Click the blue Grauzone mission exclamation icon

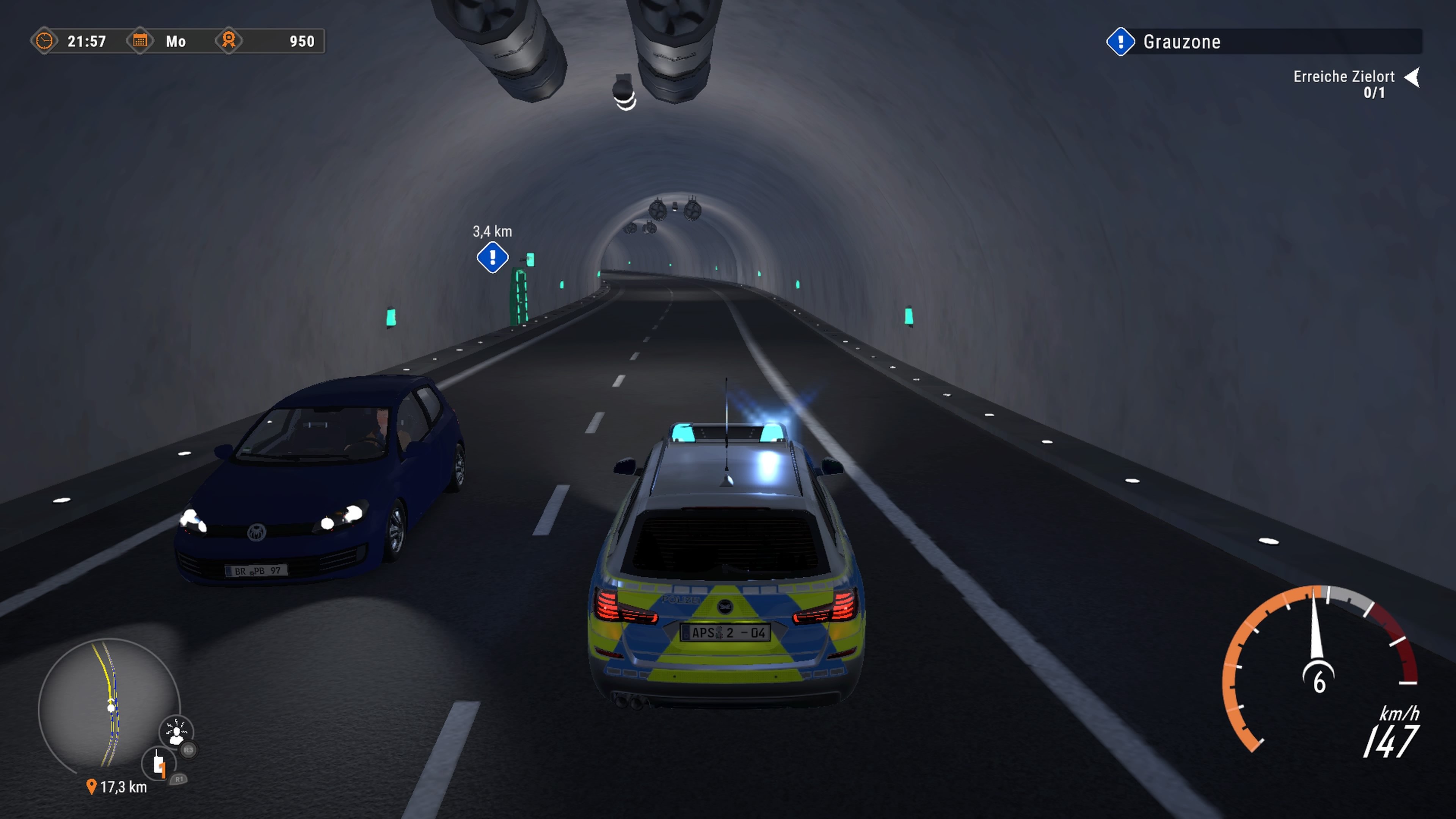[1121, 41]
